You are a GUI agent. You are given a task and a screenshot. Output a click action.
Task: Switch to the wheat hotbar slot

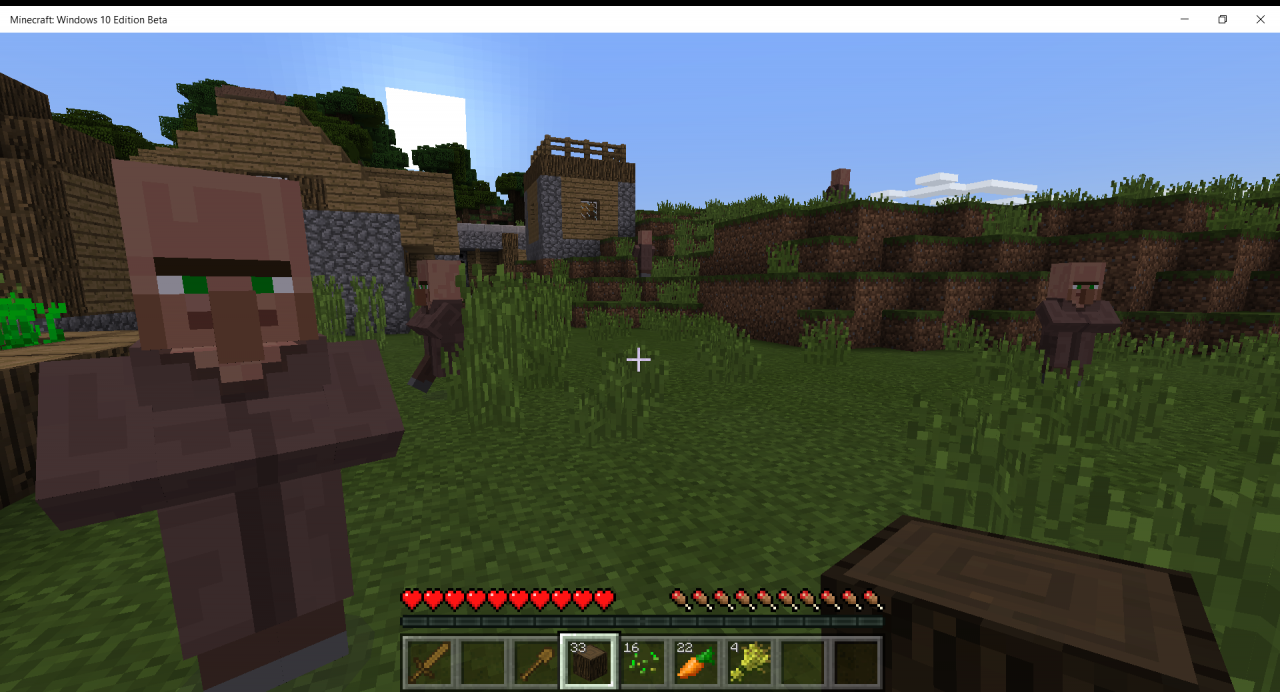click(749, 661)
